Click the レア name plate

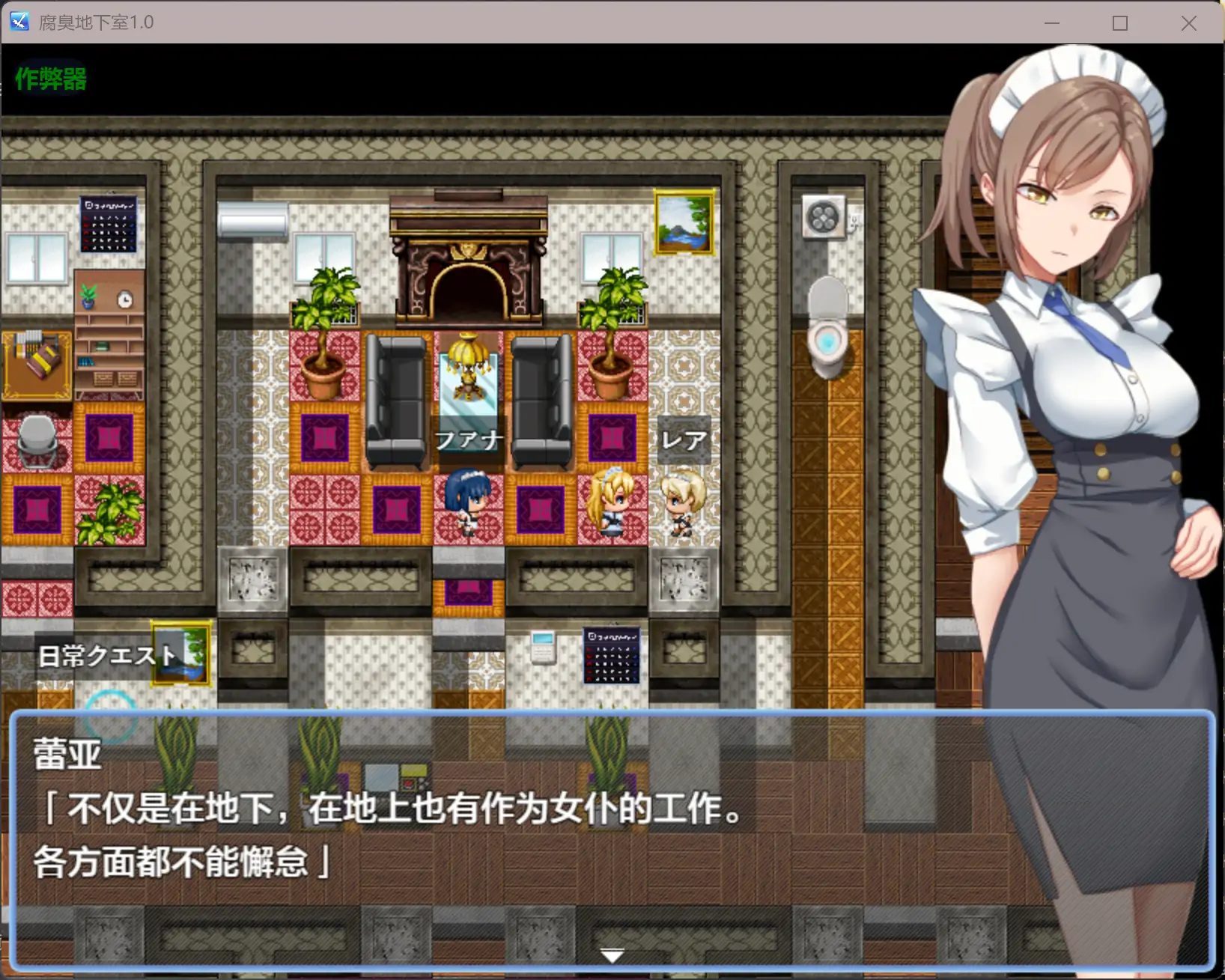pyautogui.click(x=684, y=438)
